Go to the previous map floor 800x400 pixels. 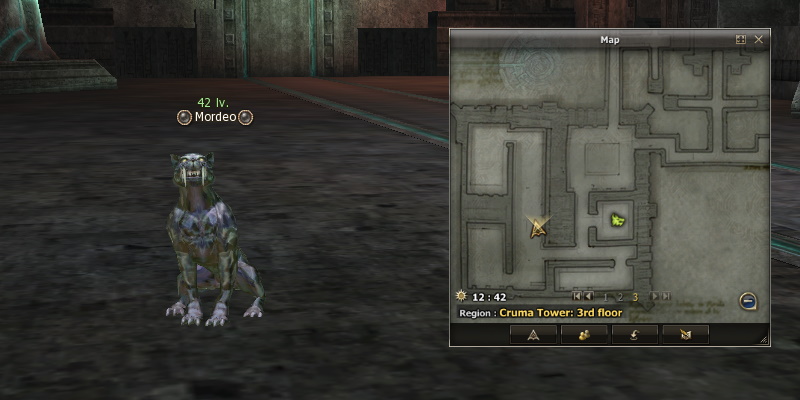point(589,297)
